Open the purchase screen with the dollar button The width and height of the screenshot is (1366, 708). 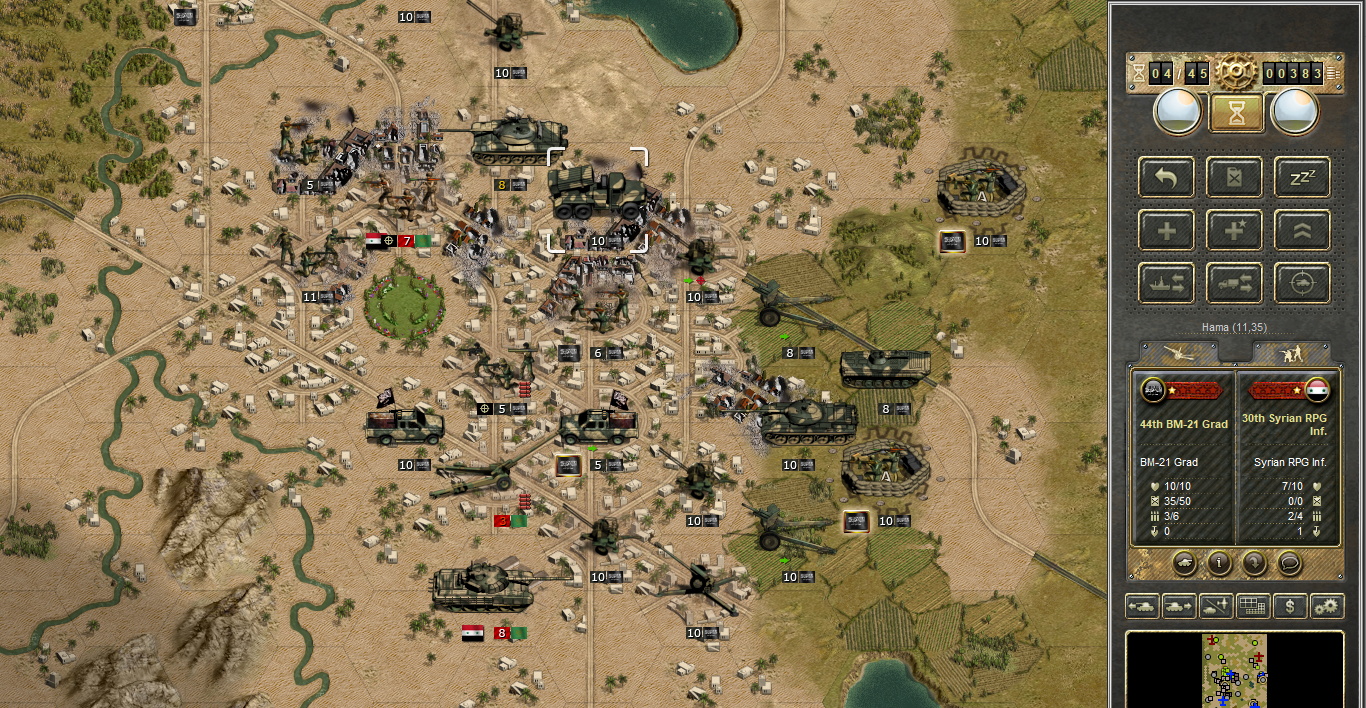(1290, 606)
